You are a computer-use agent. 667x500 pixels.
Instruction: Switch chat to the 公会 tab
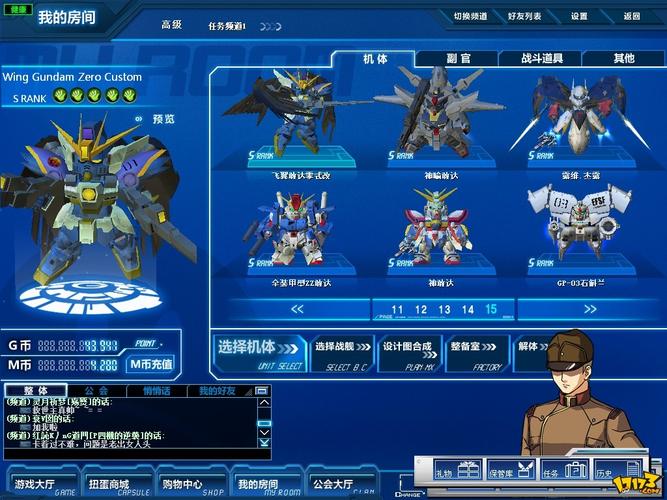pyautogui.click(x=96, y=391)
